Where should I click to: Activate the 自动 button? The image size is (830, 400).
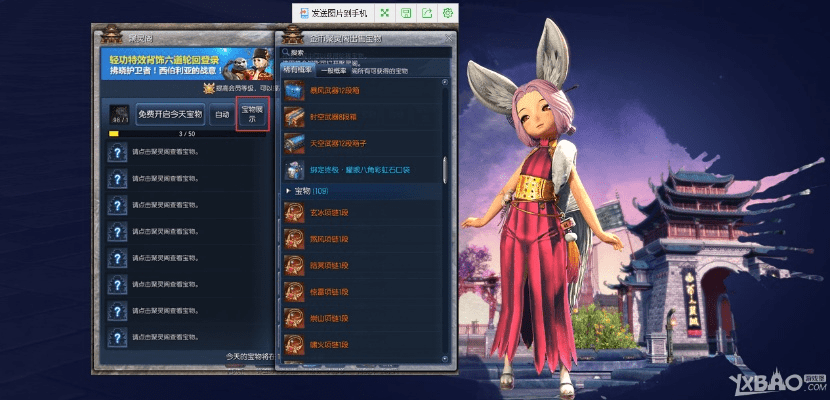click(221, 115)
